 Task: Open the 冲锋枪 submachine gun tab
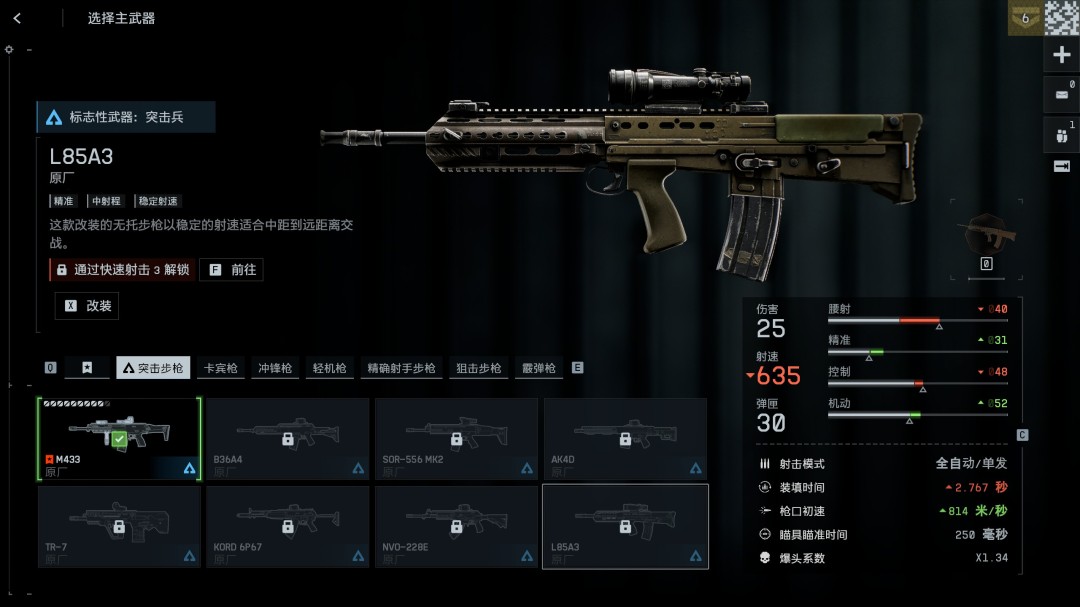click(x=275, y=368)
